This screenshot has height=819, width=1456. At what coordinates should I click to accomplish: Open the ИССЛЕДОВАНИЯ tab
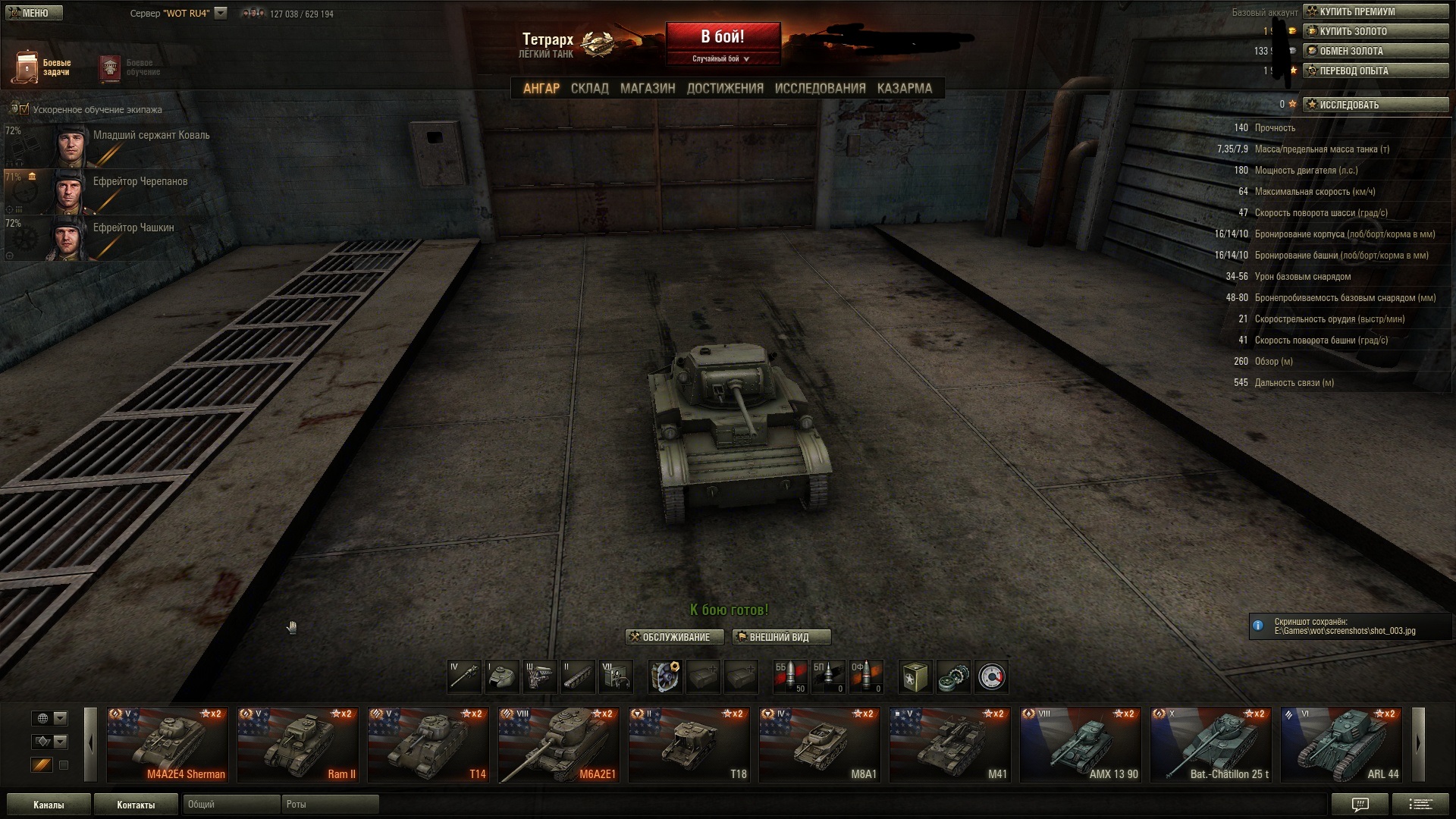pos(820,88)
